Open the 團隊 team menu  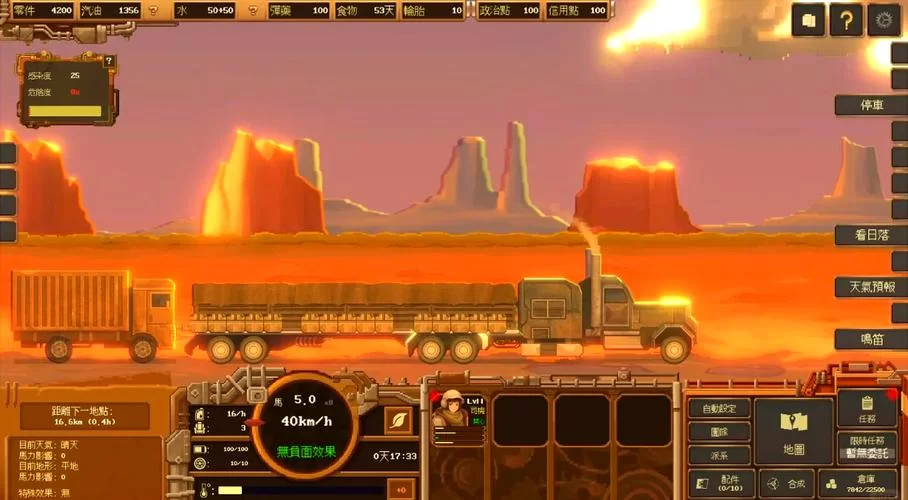[719, 432]
